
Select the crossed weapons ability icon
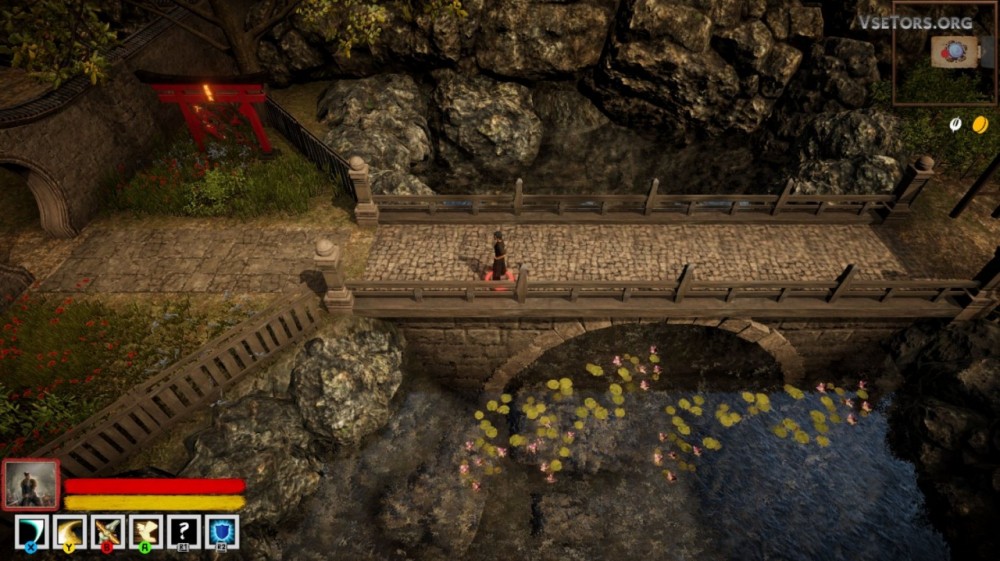click(x=107, y=531)
